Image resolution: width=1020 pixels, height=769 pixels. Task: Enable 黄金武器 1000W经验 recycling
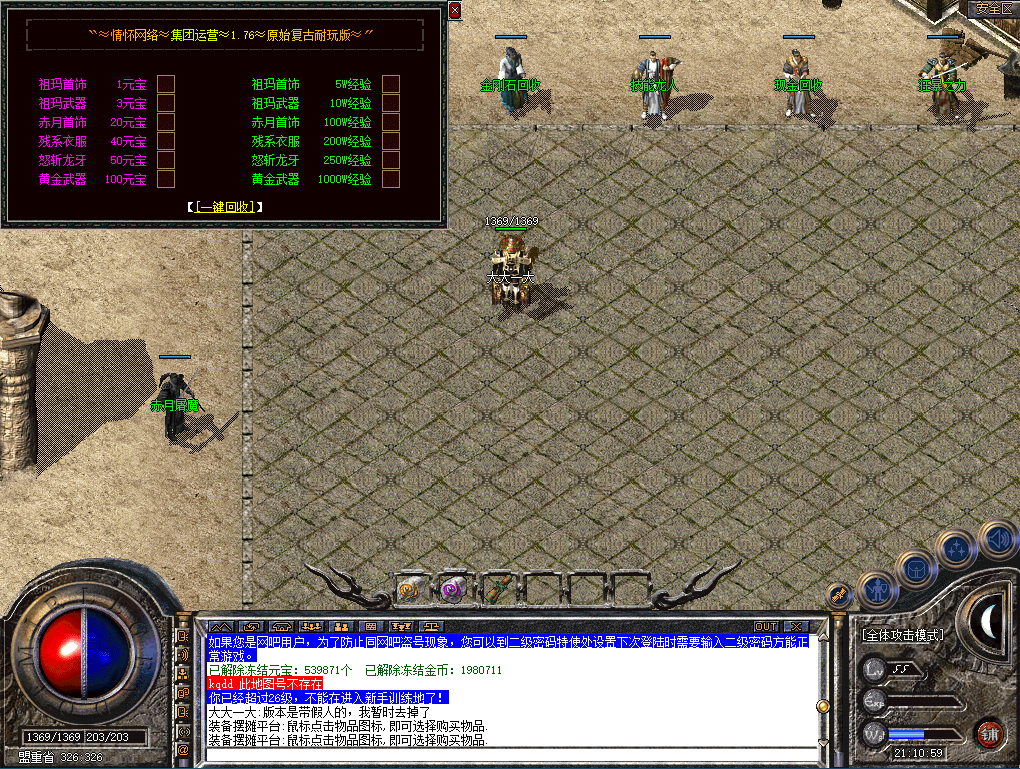[x=391, y=179]
